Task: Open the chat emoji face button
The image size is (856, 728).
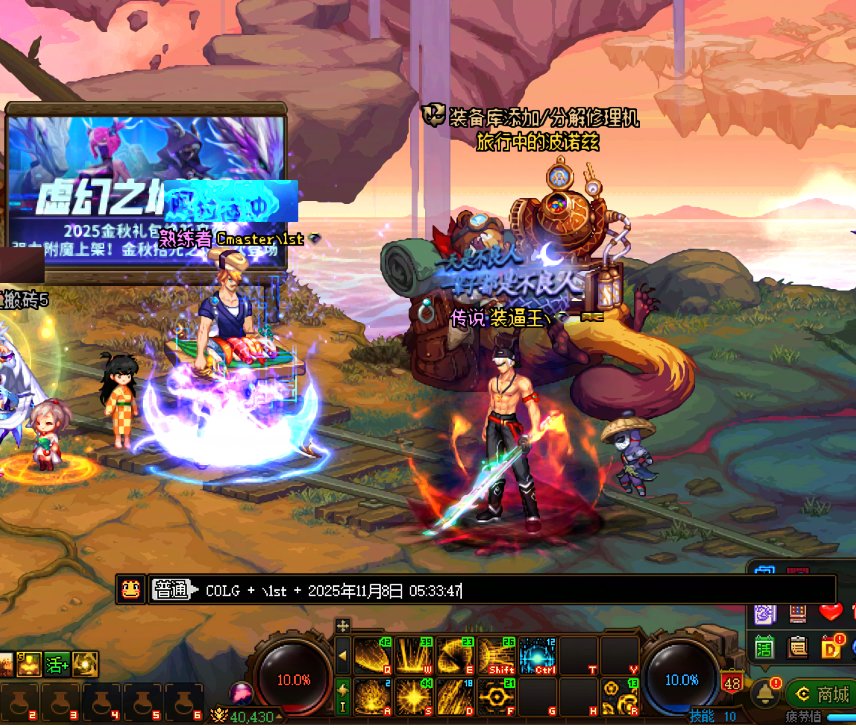Action: (x=130, y=590)
